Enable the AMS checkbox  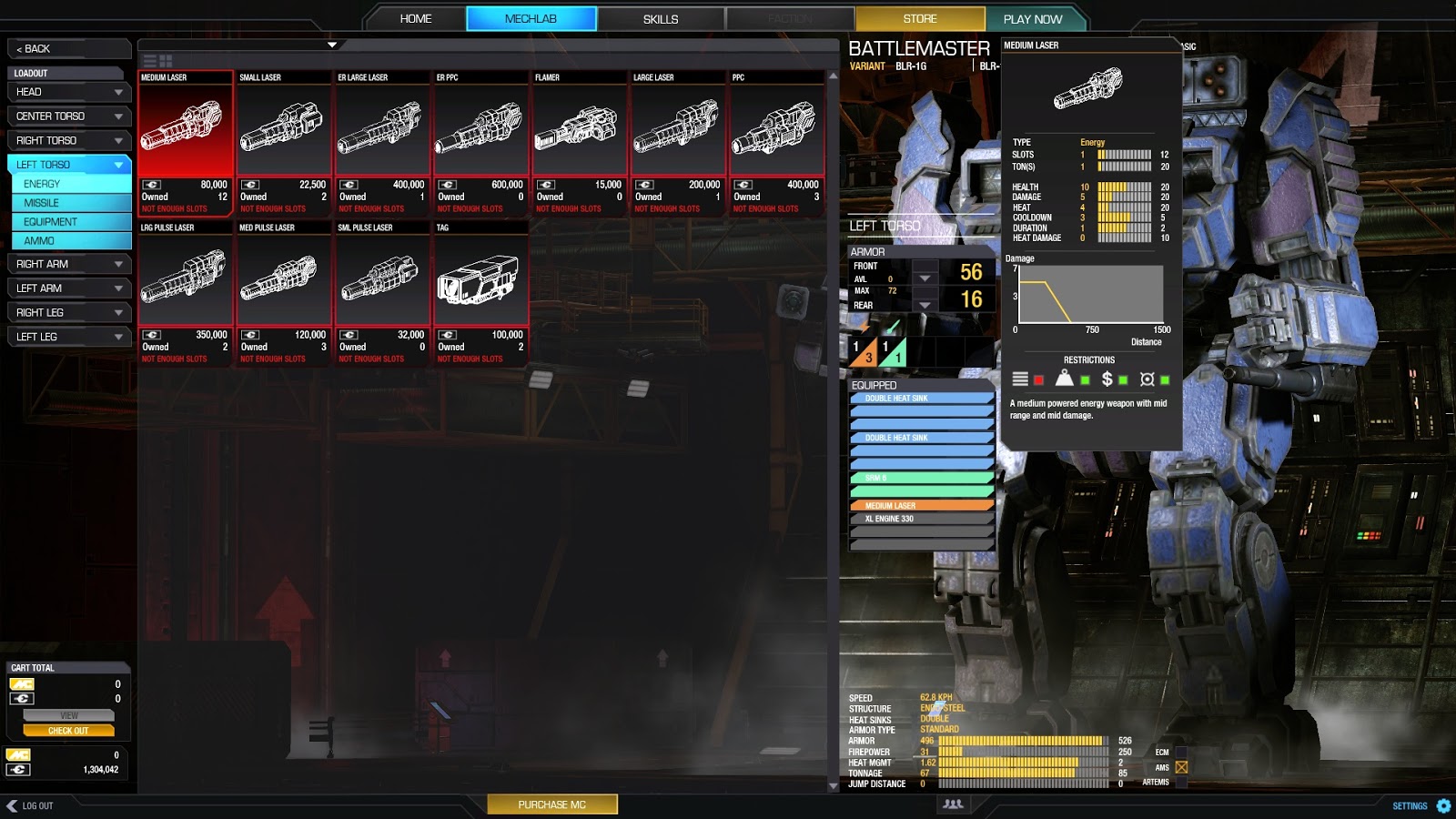pos(1180,767)
